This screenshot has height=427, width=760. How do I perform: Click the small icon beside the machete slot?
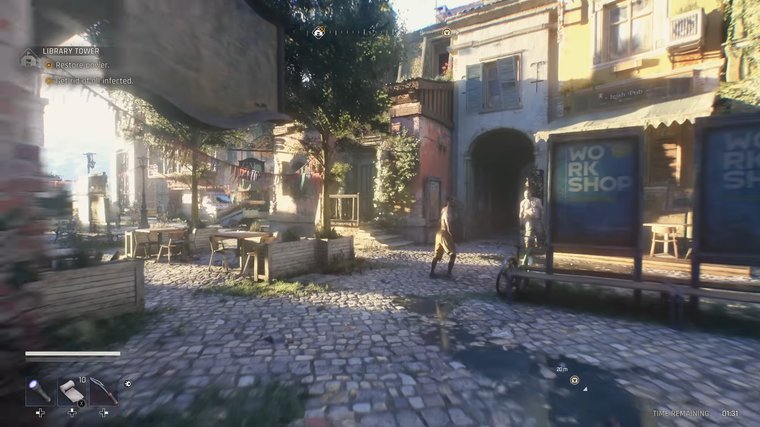point(127,383)
